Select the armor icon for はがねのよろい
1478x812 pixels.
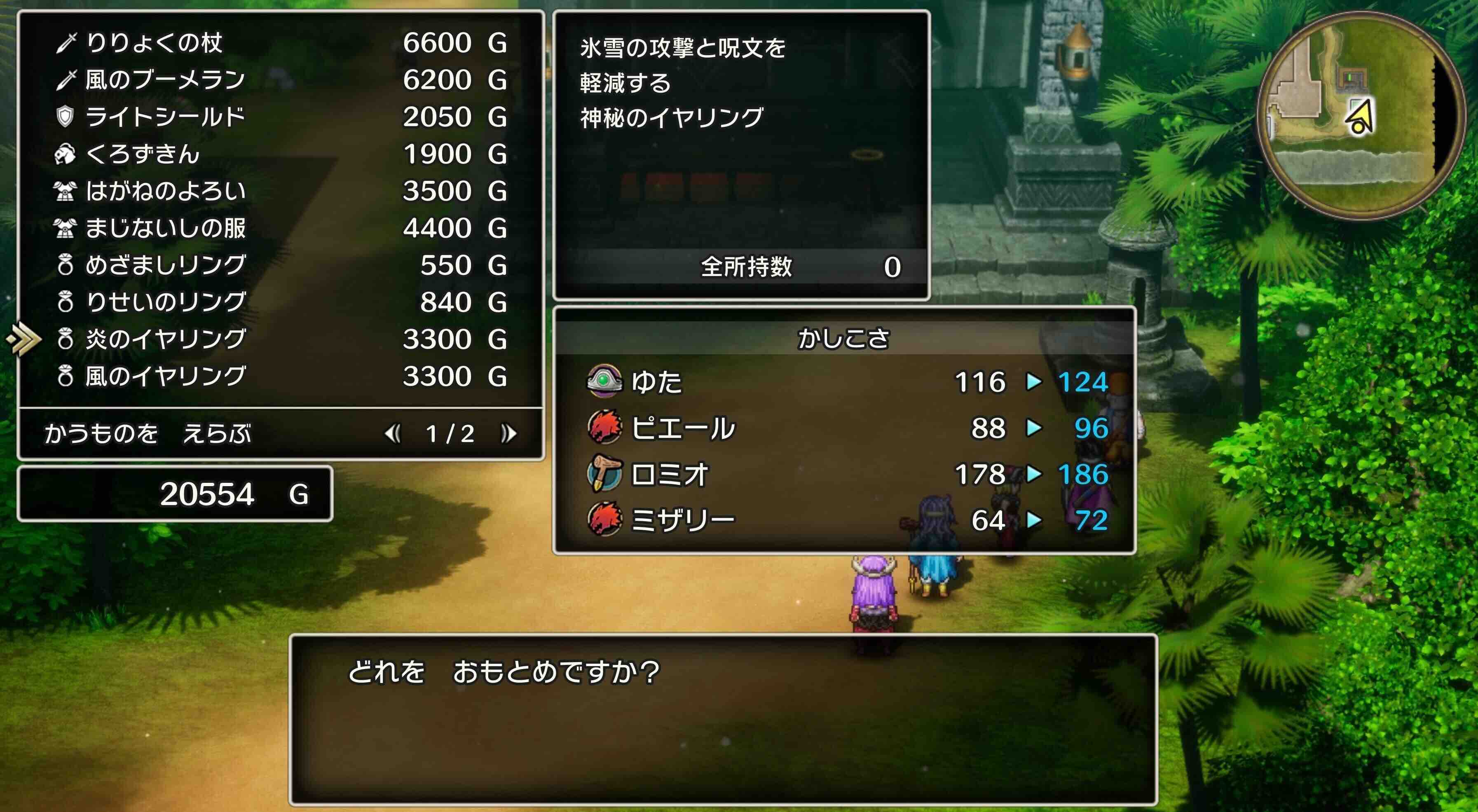(66, 191)
